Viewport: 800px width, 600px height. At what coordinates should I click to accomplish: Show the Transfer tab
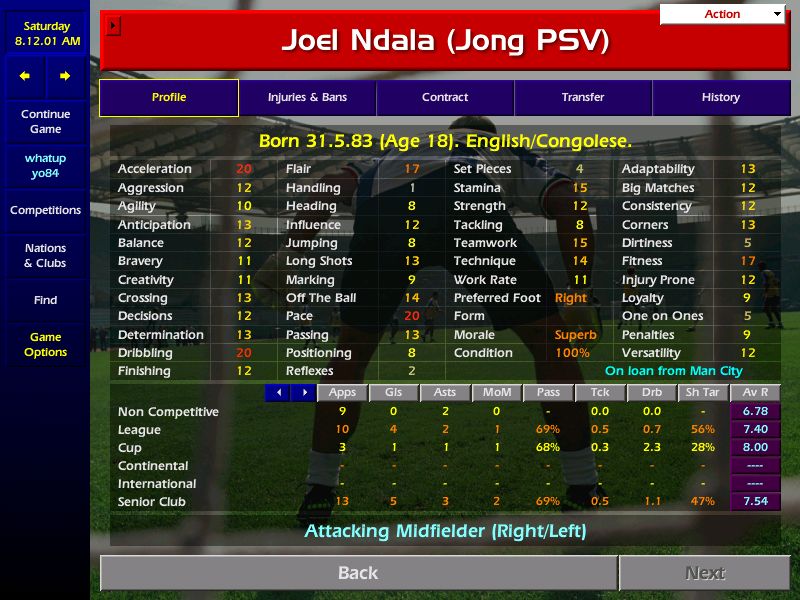(583, 98)
